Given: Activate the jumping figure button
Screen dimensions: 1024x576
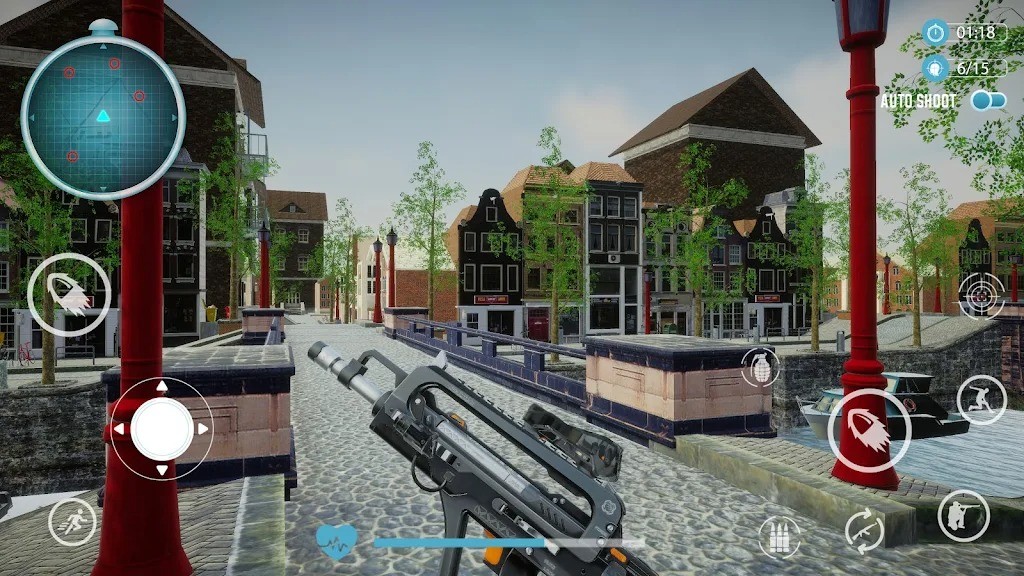Looking at the screenshot, I should [981, 400].
